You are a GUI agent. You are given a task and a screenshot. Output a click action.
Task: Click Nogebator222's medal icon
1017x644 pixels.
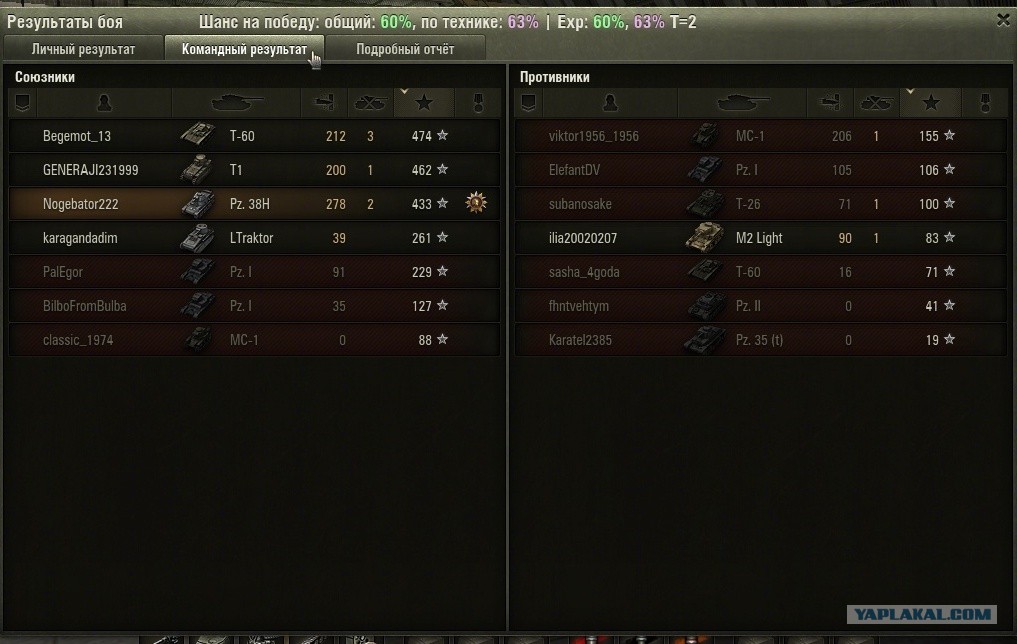click(476, 203)
